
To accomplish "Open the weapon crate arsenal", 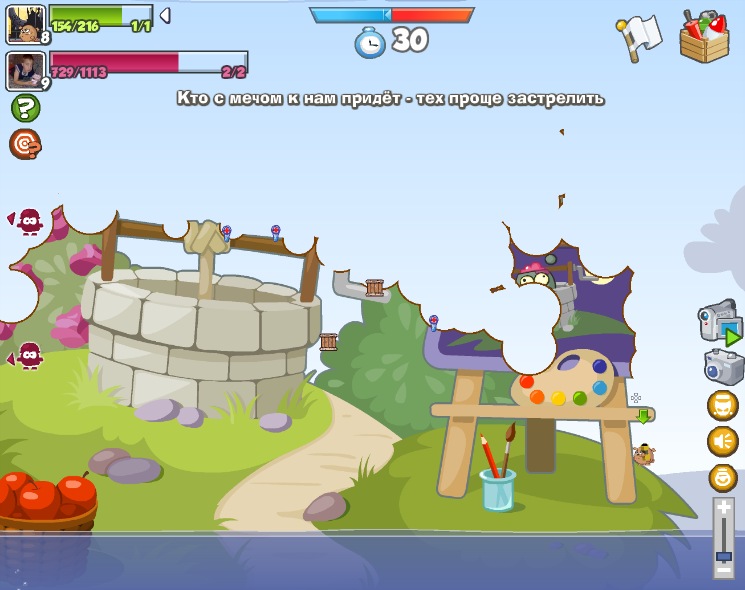I will 704,37.
